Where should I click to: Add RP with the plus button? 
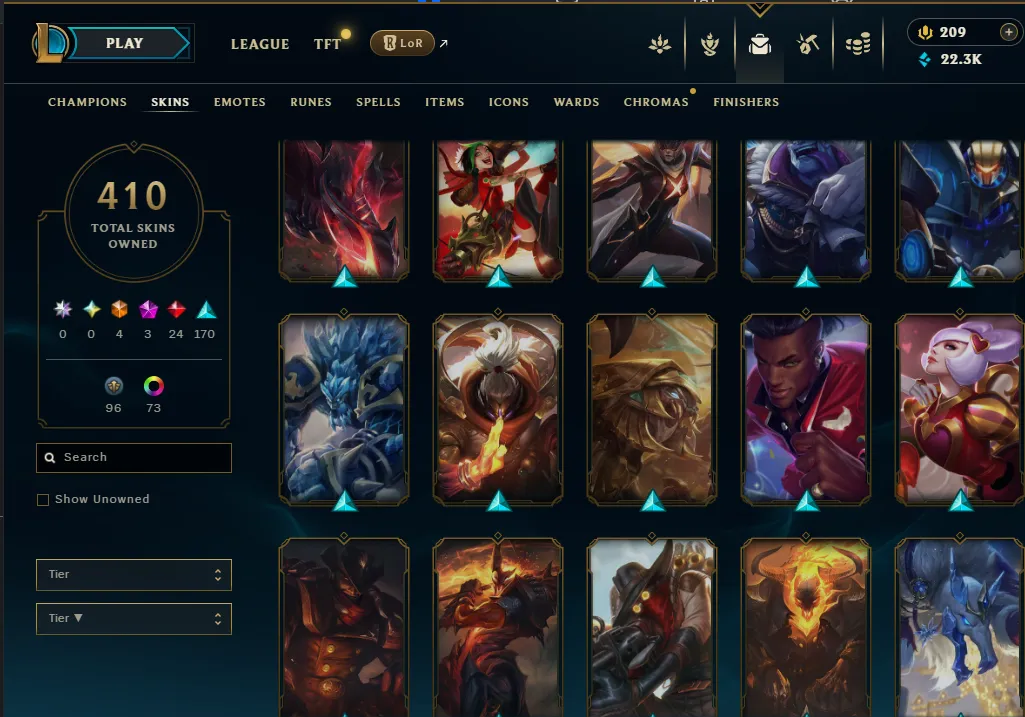pos(1007,32)
